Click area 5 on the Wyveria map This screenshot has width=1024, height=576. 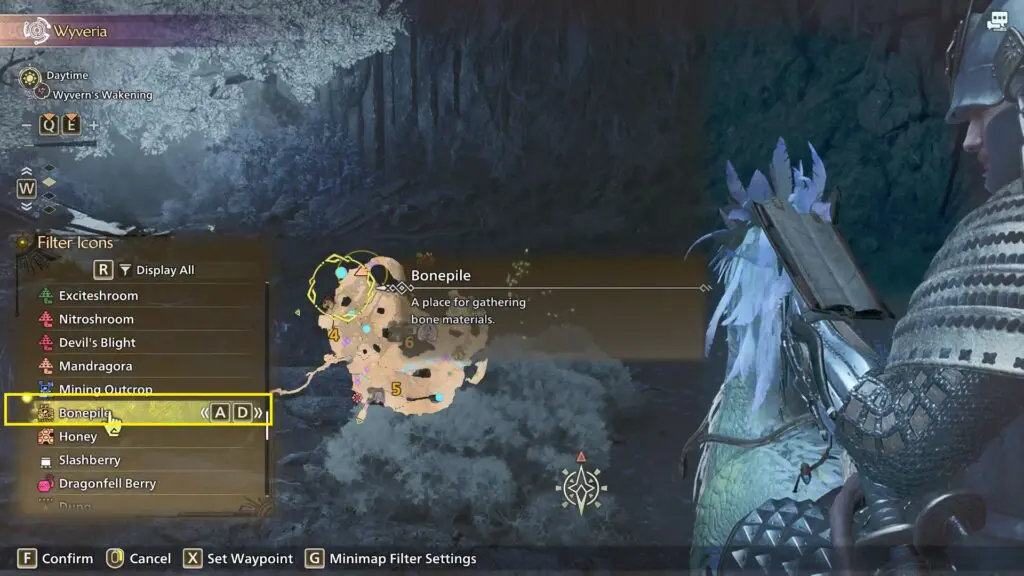(396, 389)
